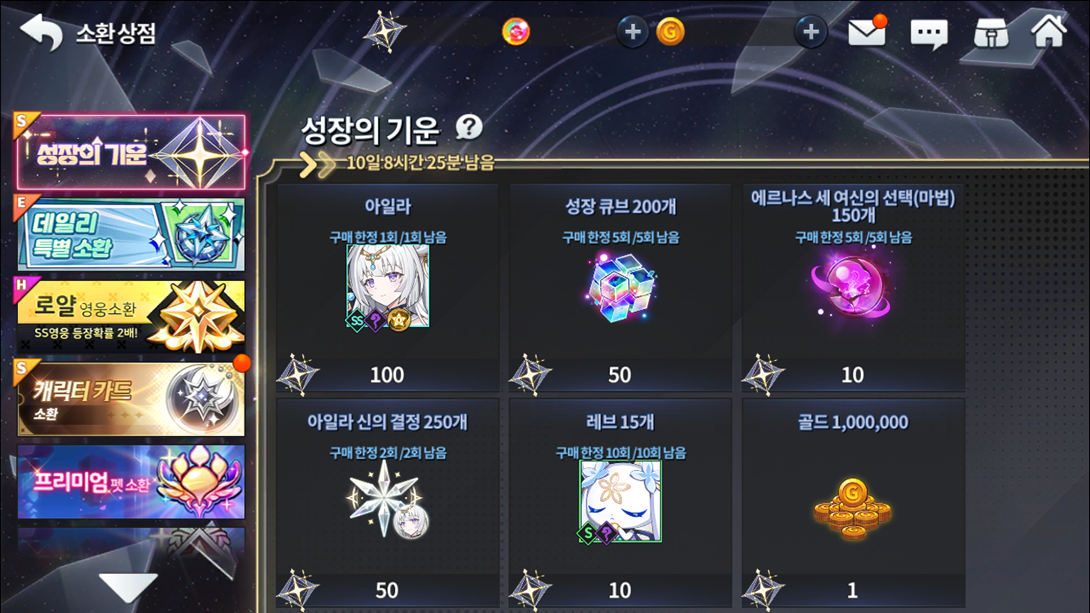1090x613 pixels.
Task: Choose the 프리미엄 펫 소환 tab
Action: (130, 482)
